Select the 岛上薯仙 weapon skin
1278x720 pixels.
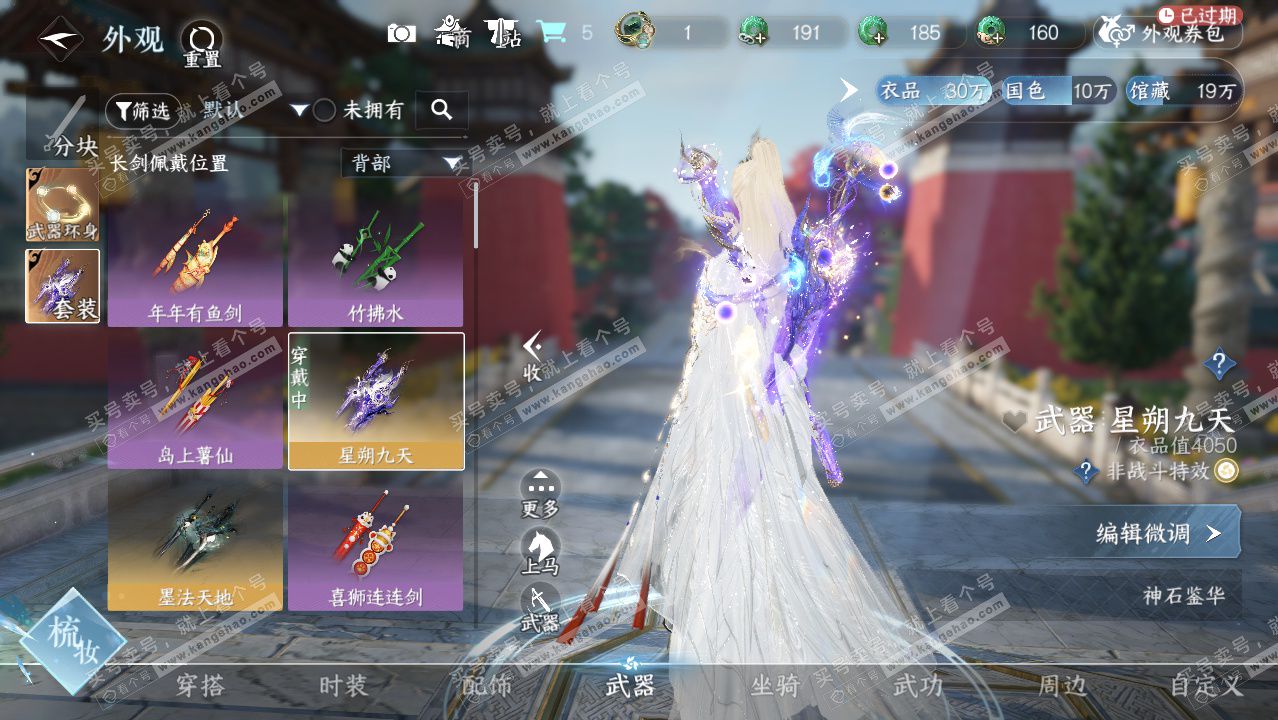[x=195, y=401]
